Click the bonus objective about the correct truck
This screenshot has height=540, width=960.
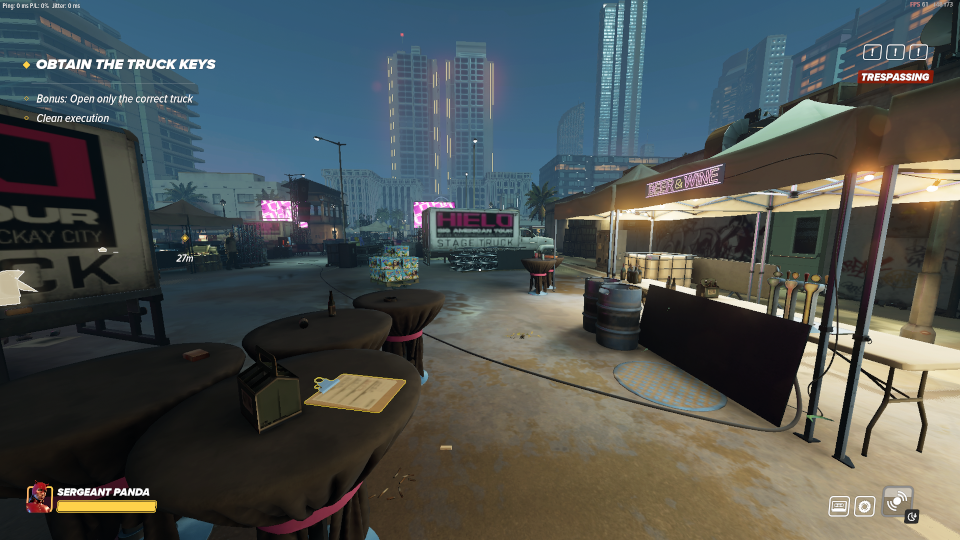click(x=114, y=99)
